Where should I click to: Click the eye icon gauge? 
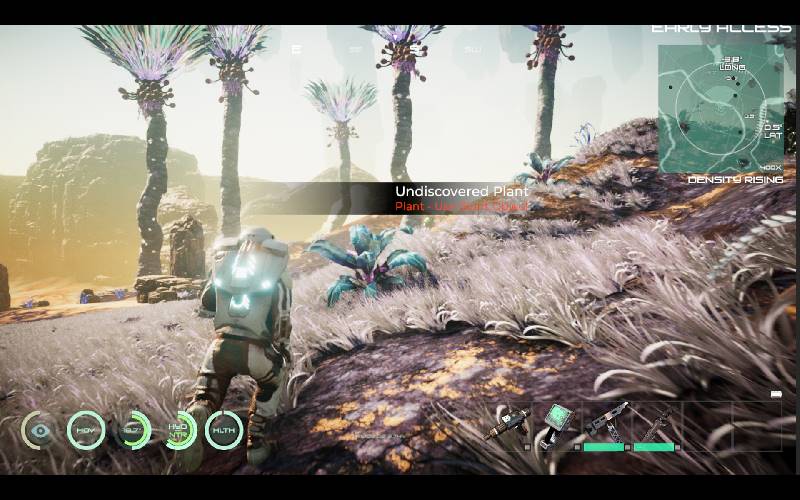tap(40, 430)
